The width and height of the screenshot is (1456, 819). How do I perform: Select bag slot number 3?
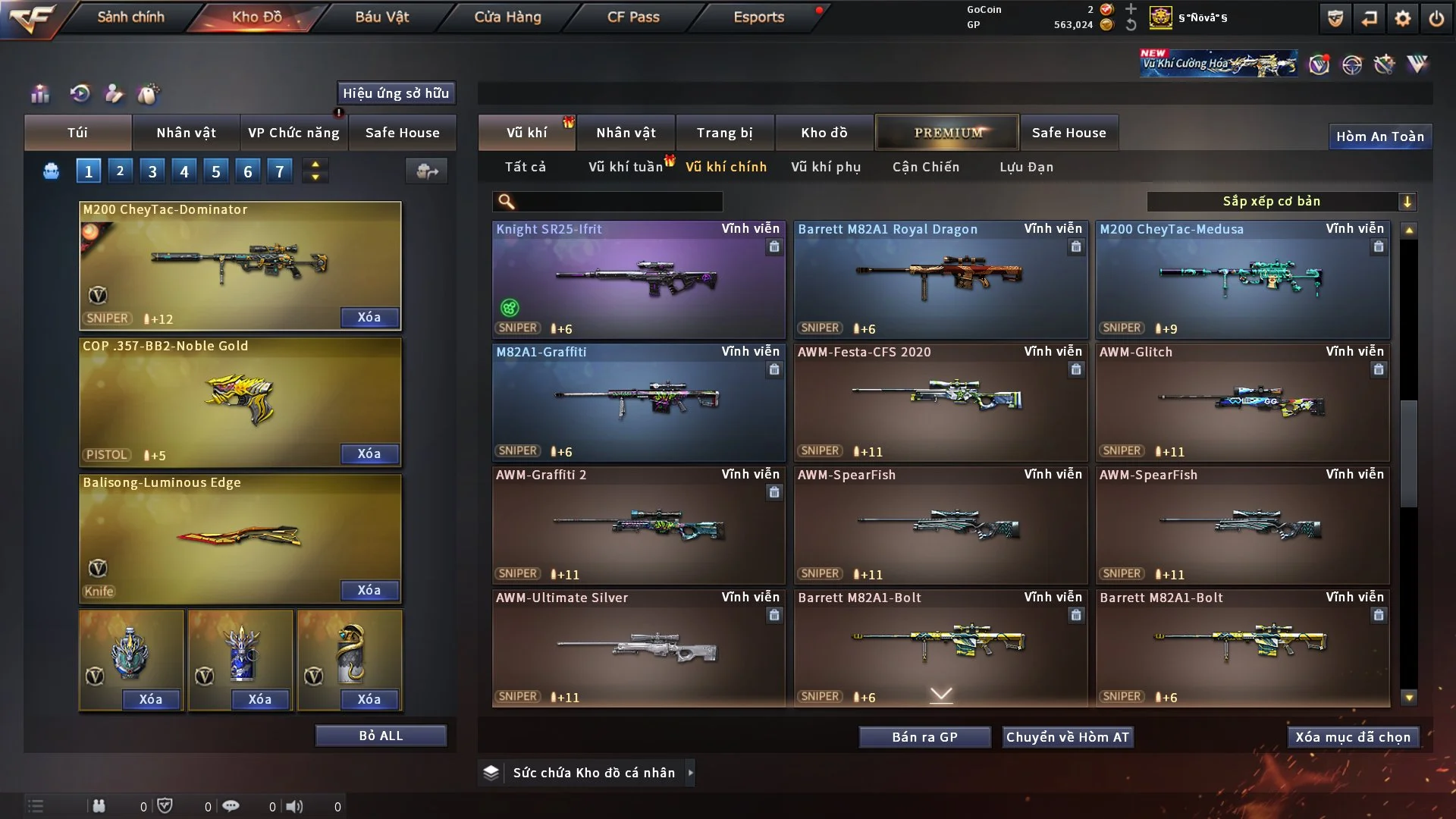[152, 171]
